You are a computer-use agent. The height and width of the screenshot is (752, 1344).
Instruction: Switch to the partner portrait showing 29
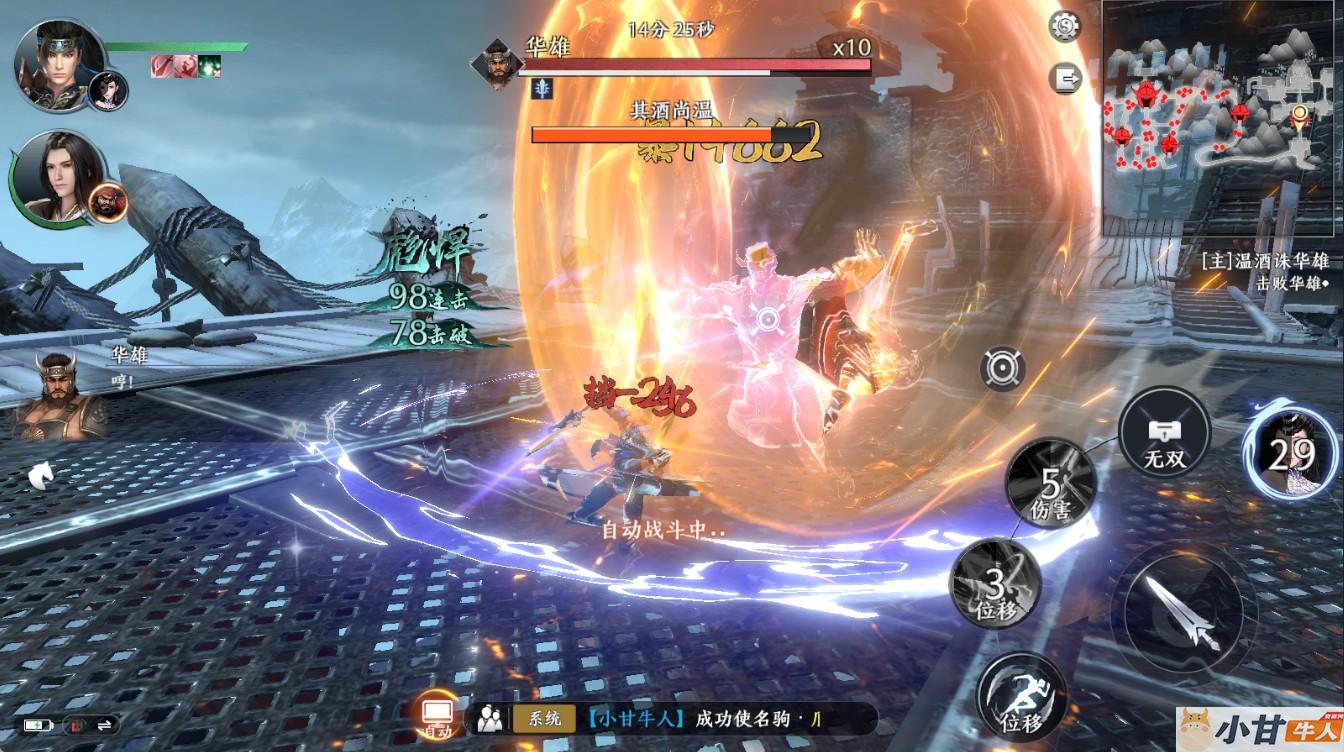point(1288,453)
